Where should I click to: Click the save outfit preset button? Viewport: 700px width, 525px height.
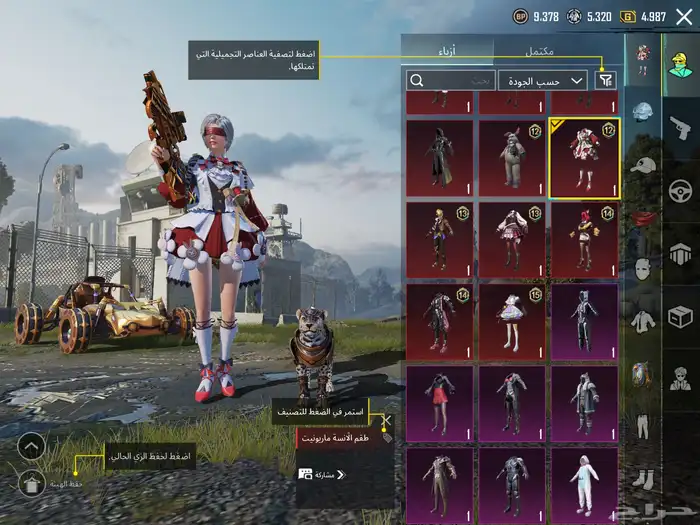click(31, 484)
